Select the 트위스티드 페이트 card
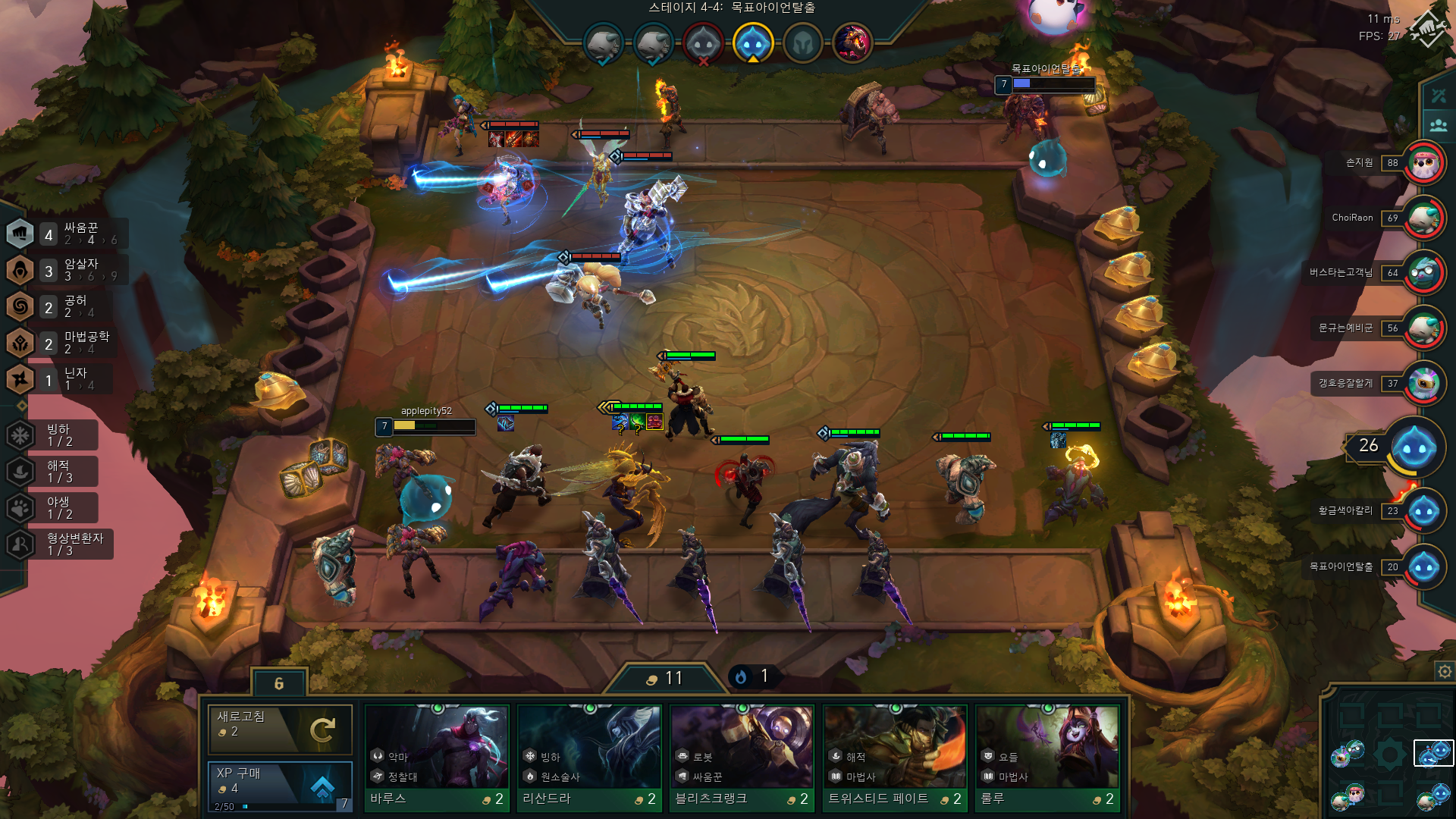Viewport: 1456px width, 819px height. point(895,758)
